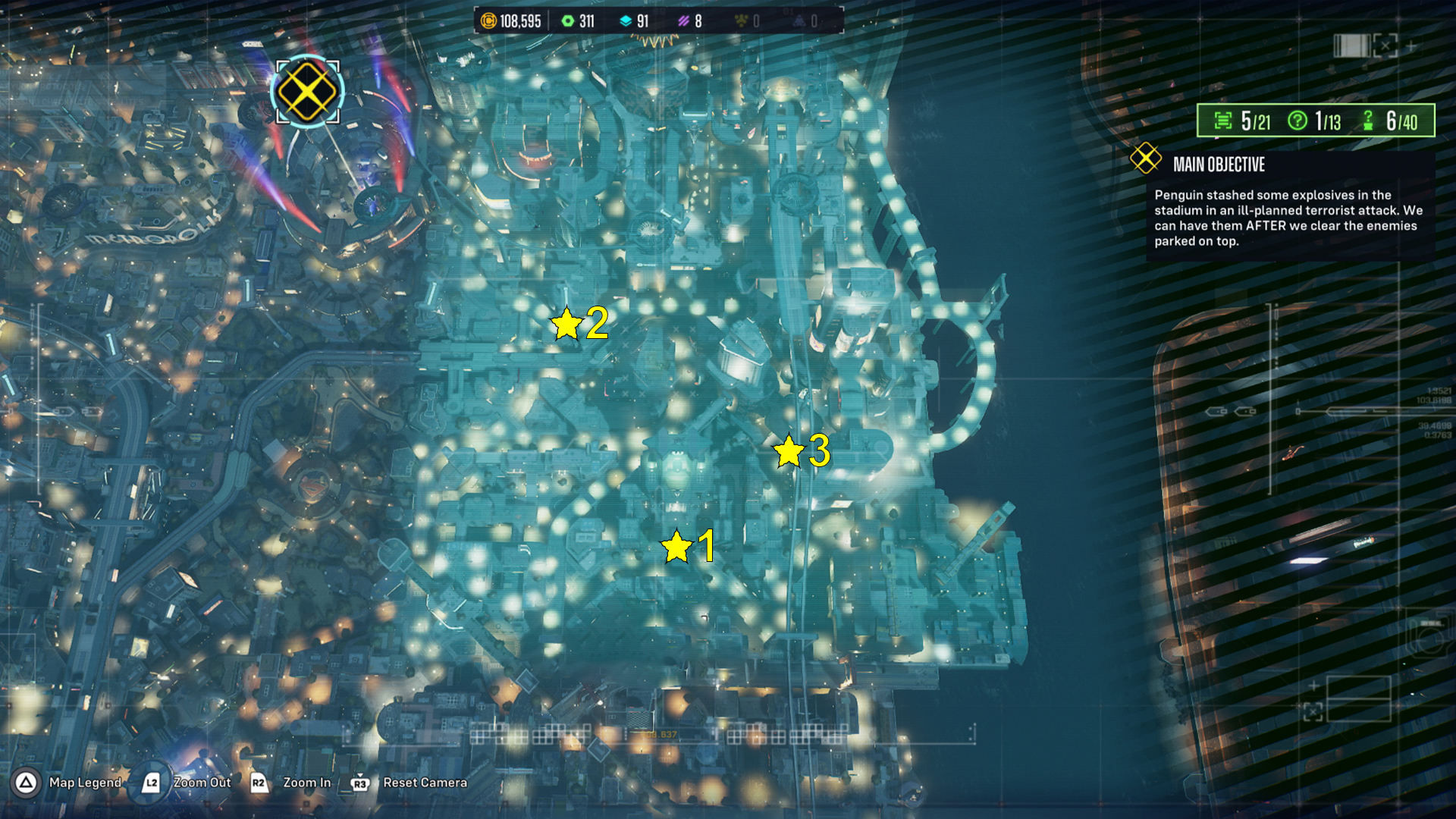Click the purple slashes currency icon
Screen dimensions: 1456x819
coord(686,22)
